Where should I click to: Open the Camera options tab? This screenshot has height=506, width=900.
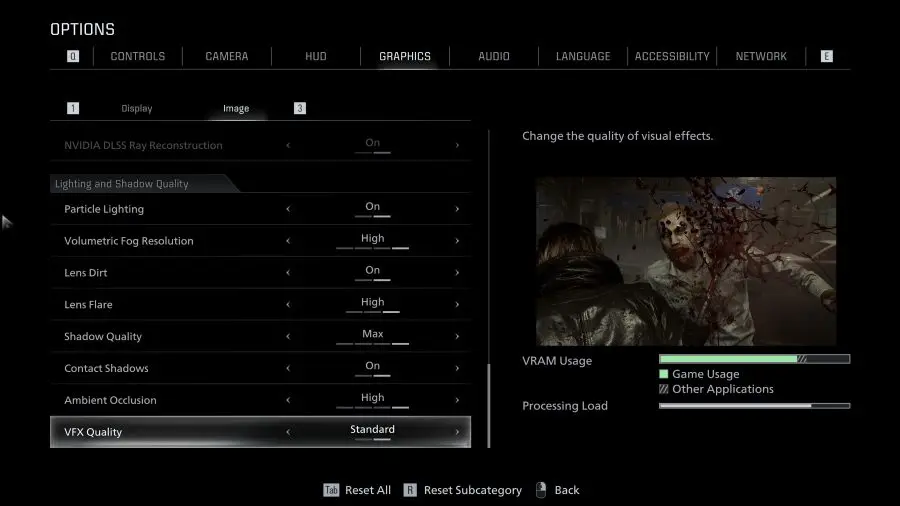tap(227, 56)
